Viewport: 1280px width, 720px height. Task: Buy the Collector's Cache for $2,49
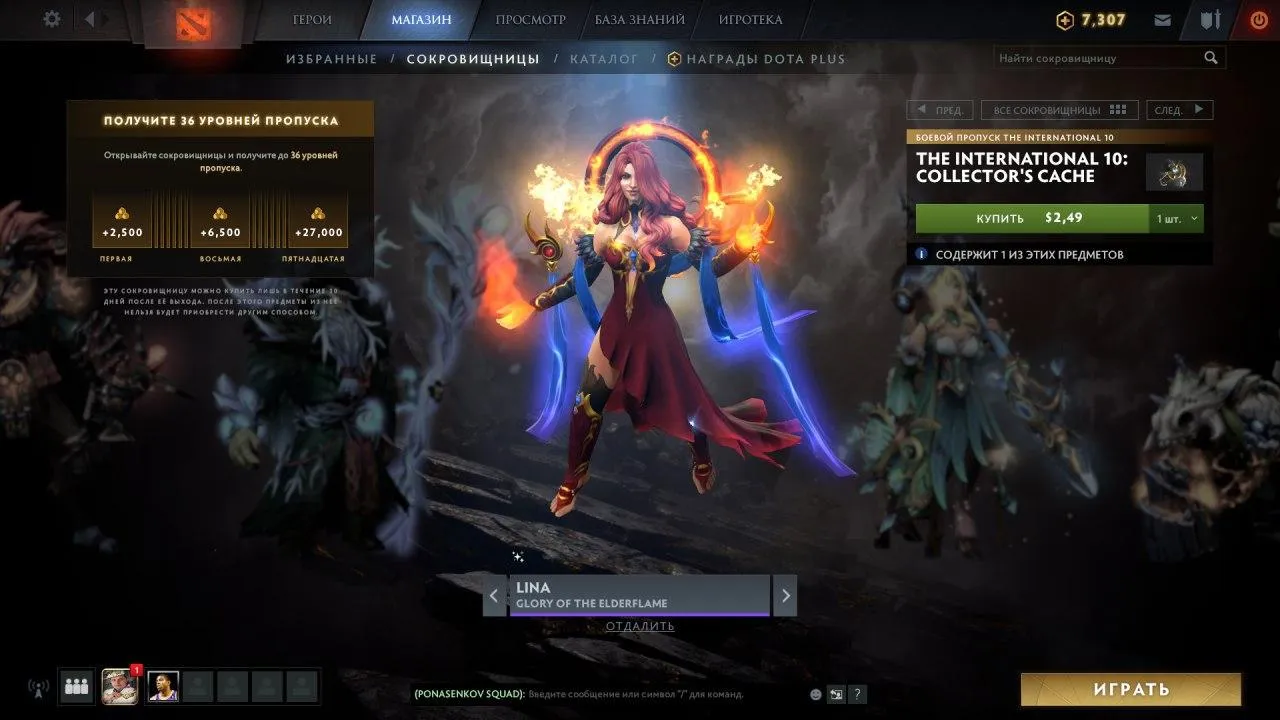(1031, 218)
